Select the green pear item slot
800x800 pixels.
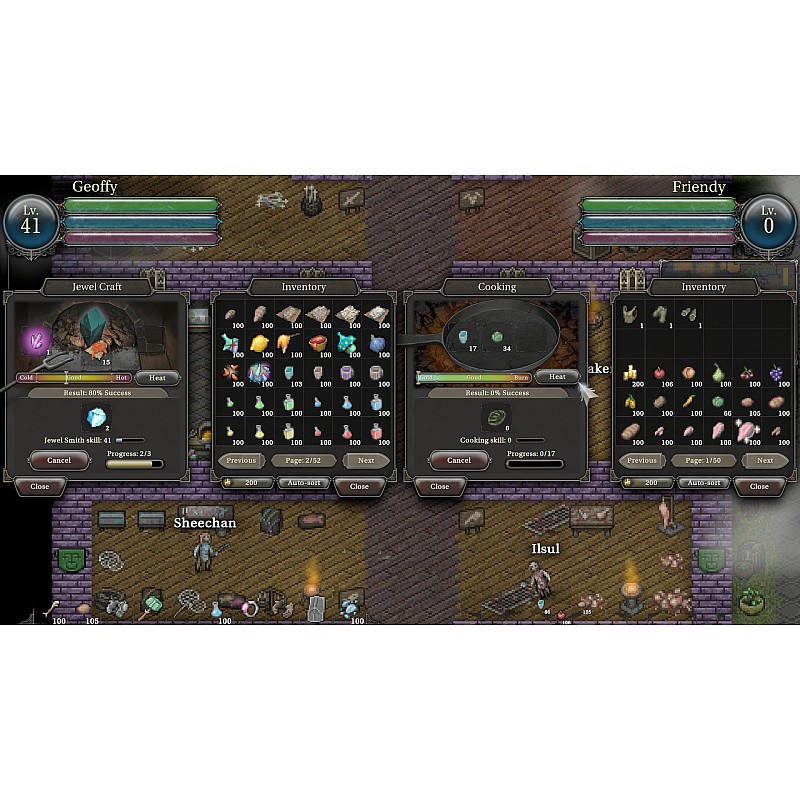point(718,374)
